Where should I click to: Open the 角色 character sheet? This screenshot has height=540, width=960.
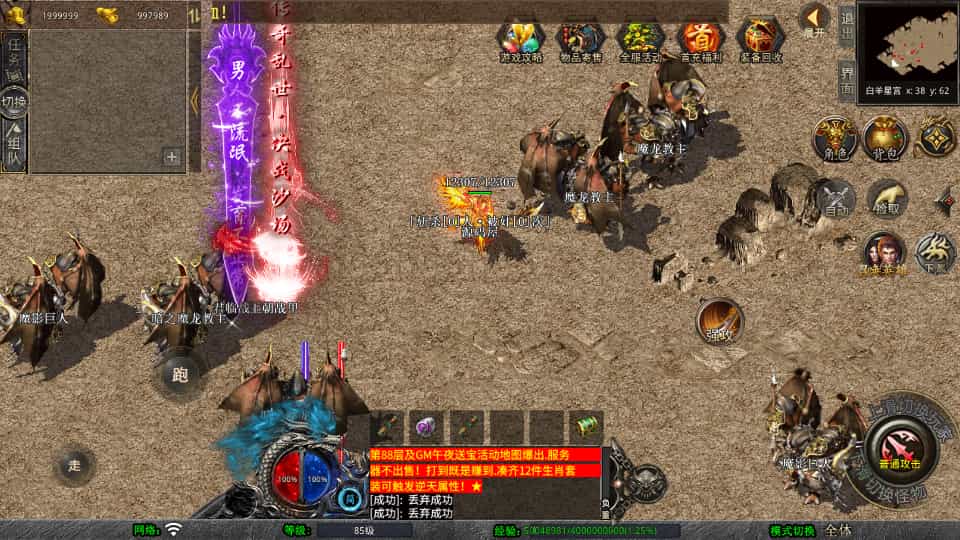click(833, 138)
